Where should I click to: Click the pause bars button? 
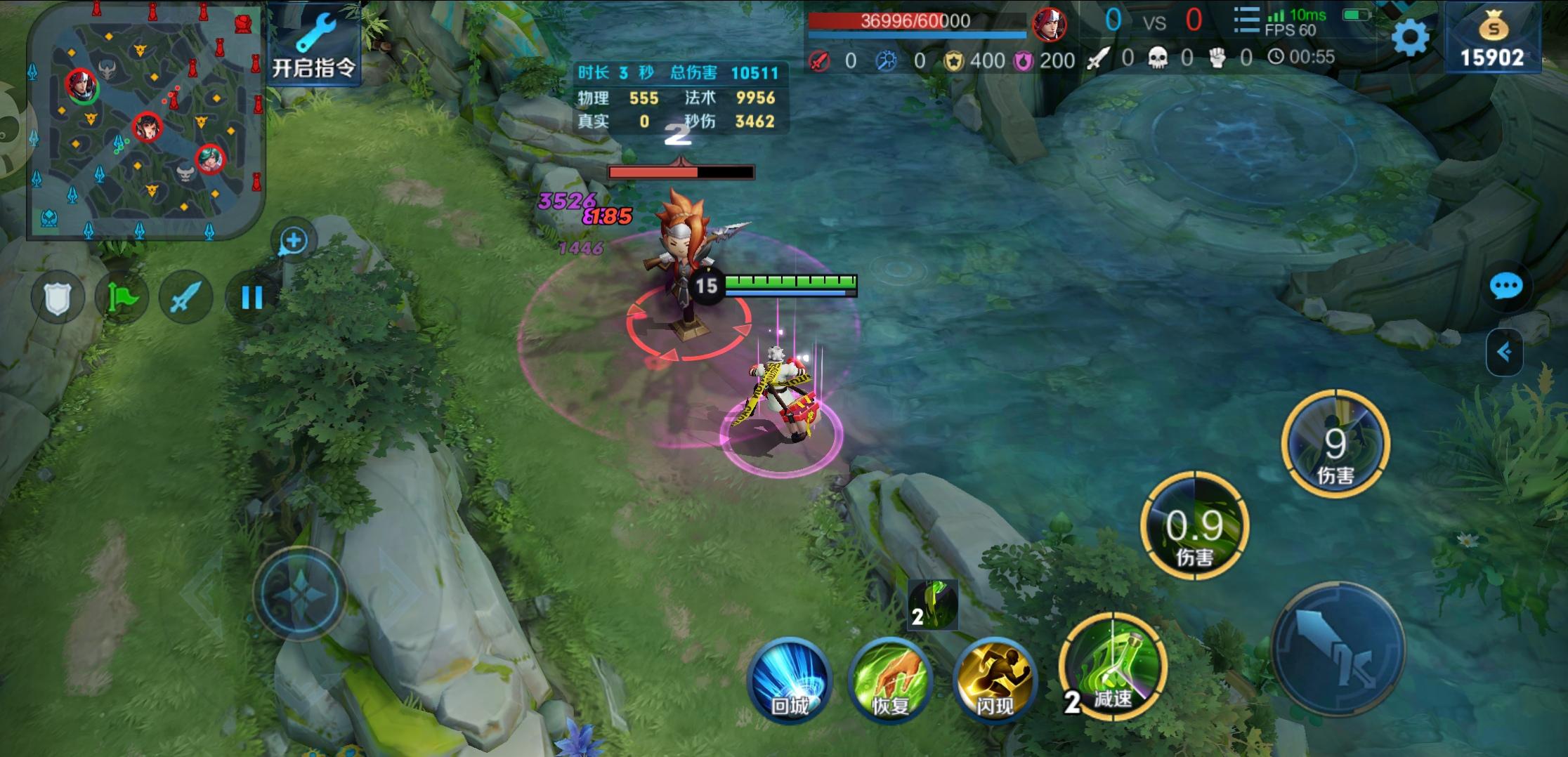[x=251, y=298]
